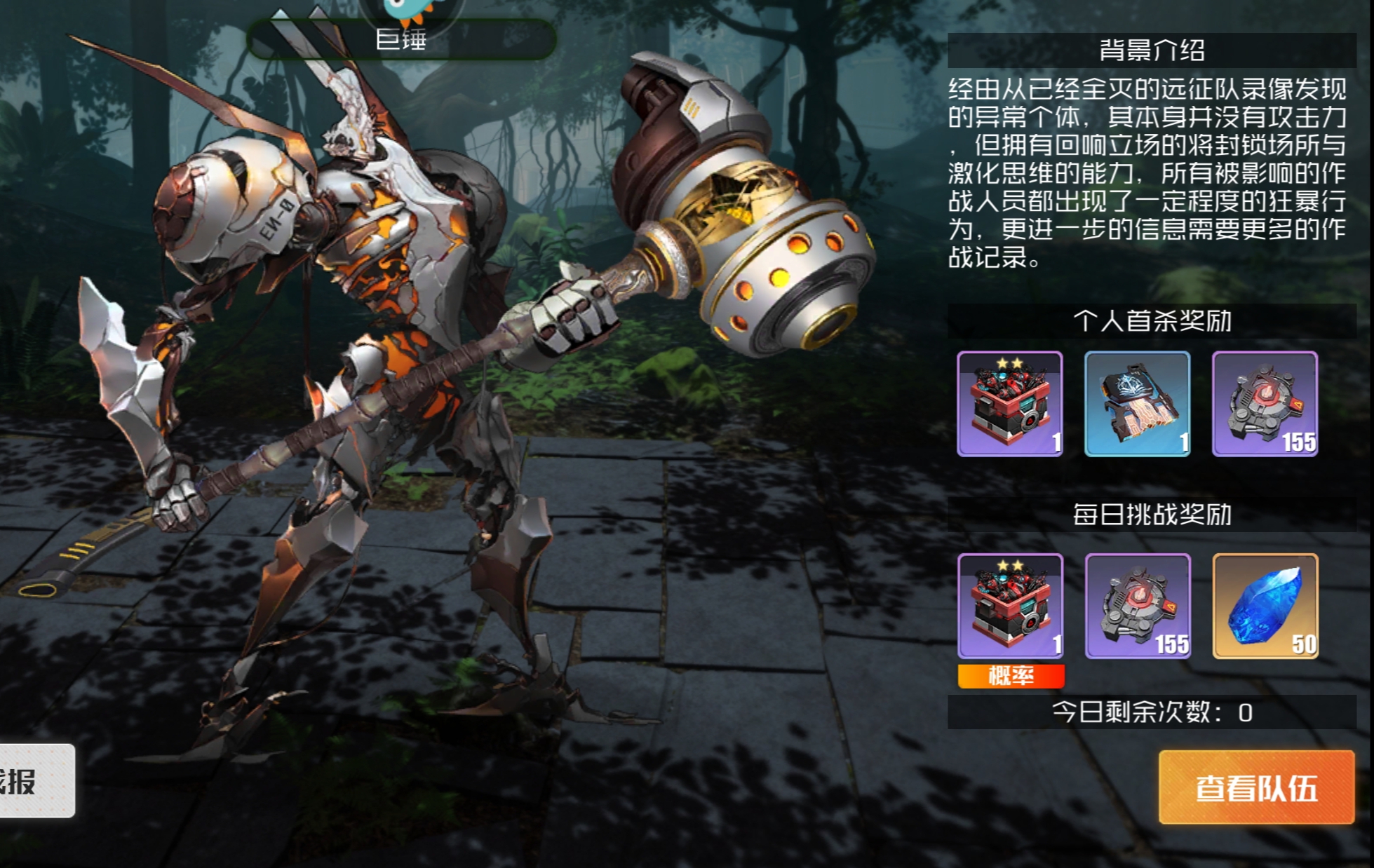Inspect the red crate under 个人首杀奖励
The height and width of the screenshot is (868, 1374).
coord(1009,404)
